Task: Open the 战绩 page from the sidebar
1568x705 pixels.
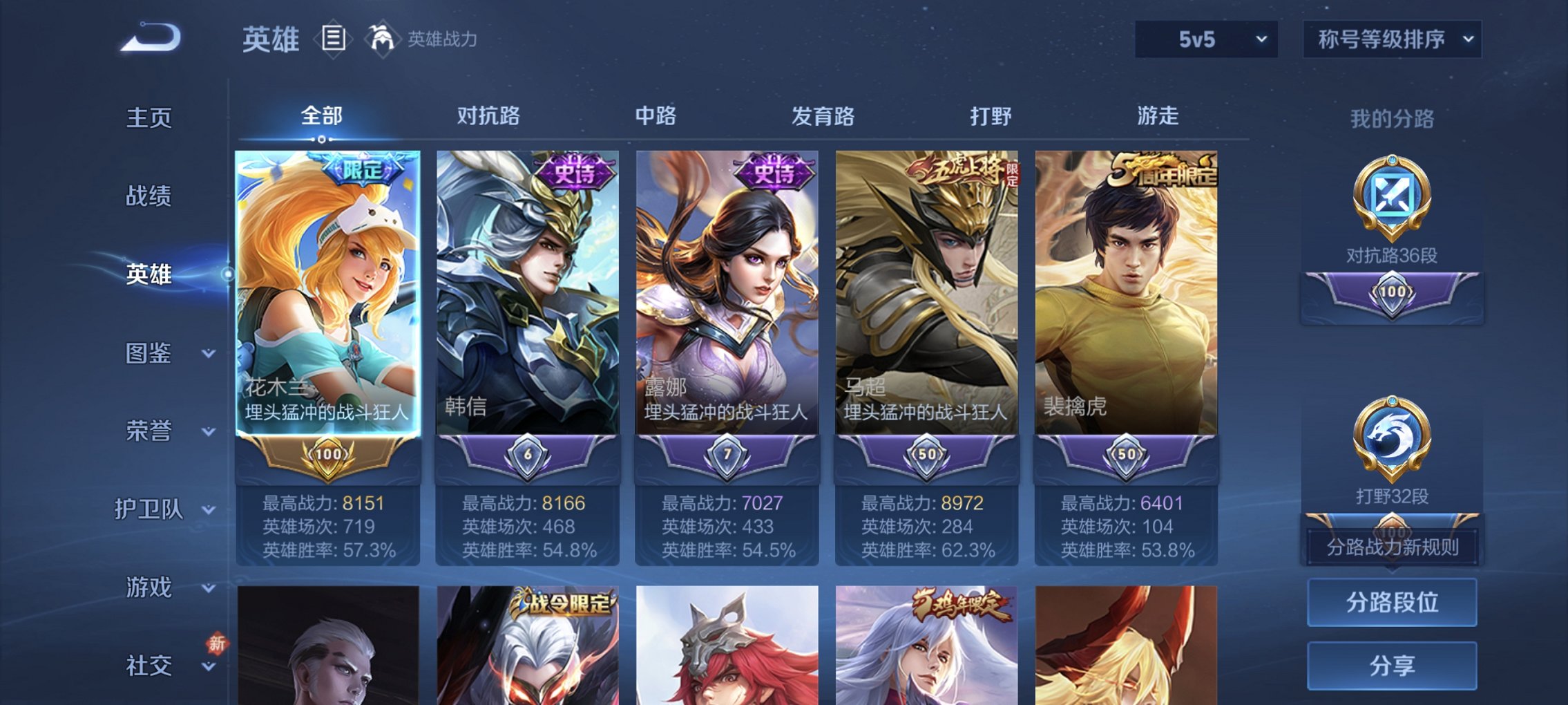Action: (148, 197)
